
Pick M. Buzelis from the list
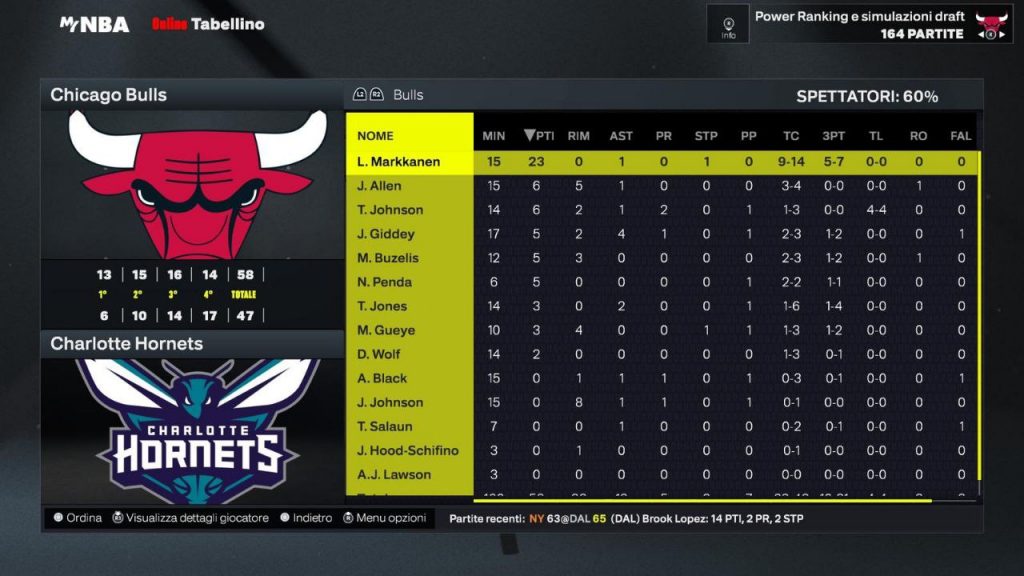(388, 258)
